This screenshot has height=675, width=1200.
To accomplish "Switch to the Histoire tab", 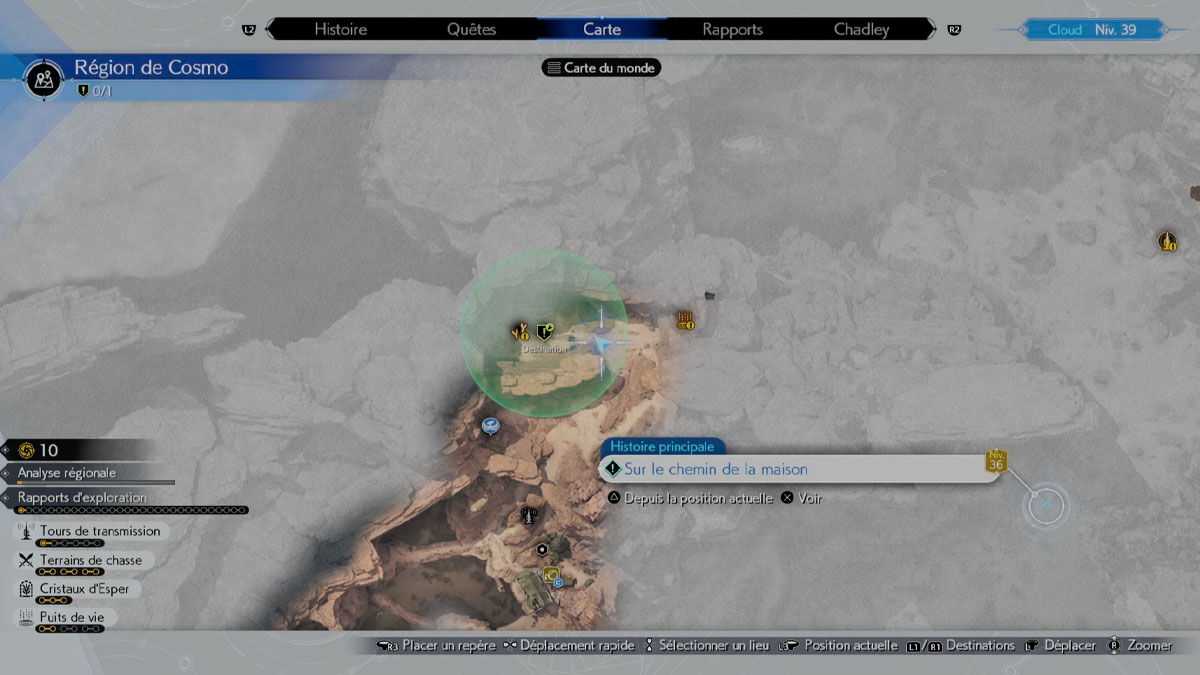I will tap(339, 29).
